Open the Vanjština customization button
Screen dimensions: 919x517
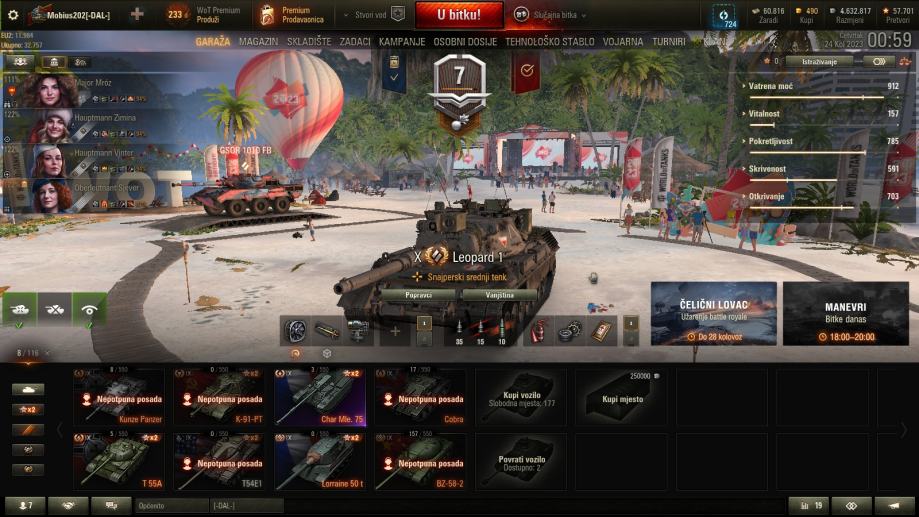(x=497, y=294)
